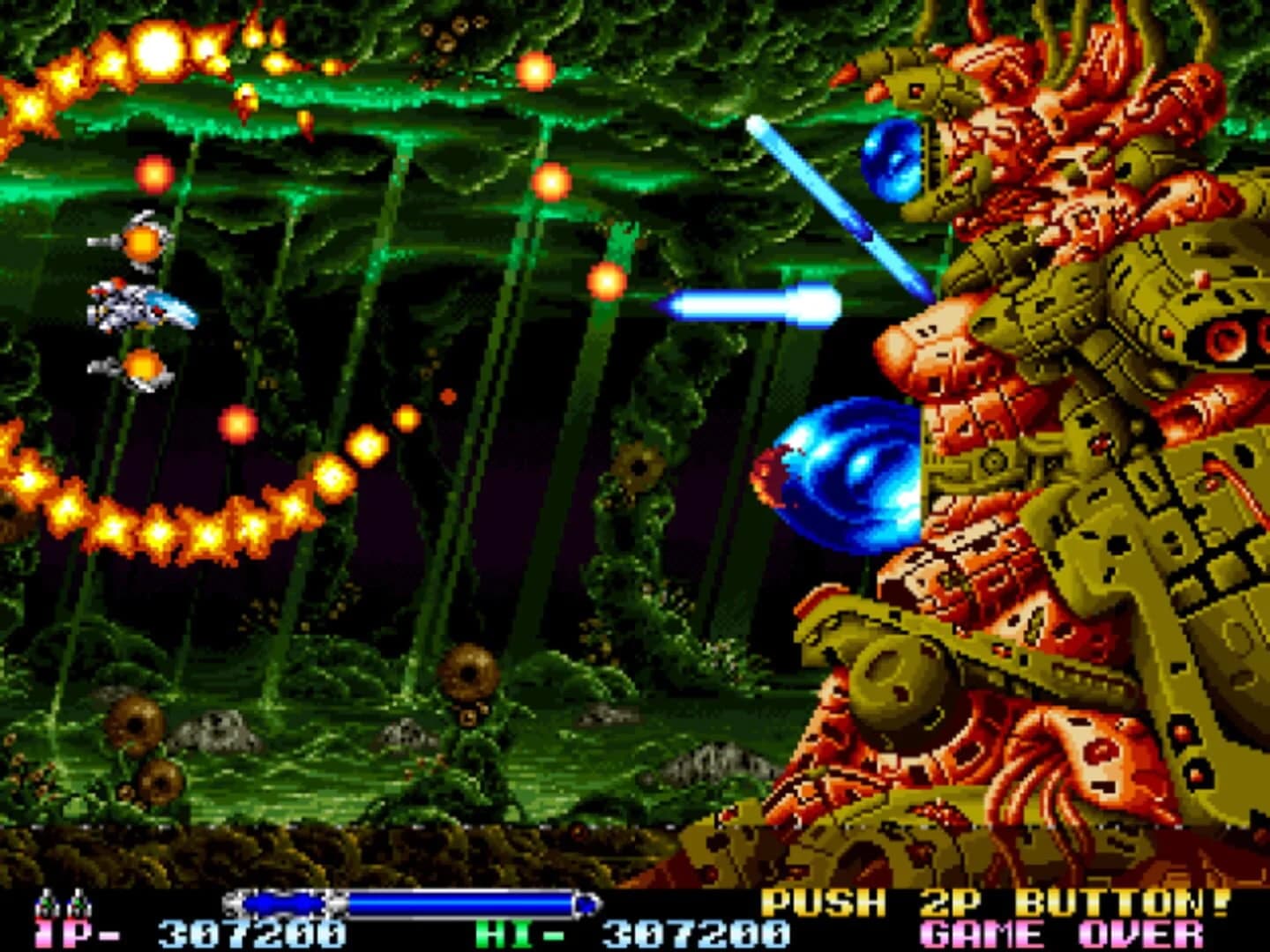Toggle the brown spore pod on the seabed
1270x952 pixels.
pyautogui.click(x=469, y=670)
